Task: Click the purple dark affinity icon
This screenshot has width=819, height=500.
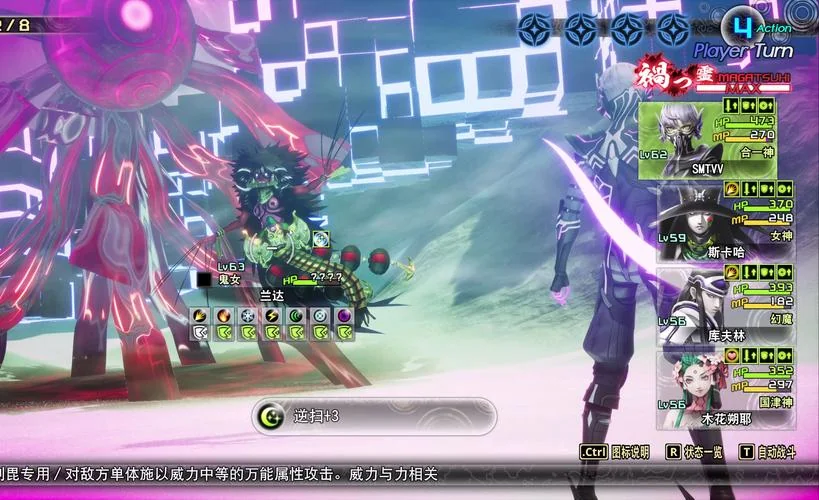Action: point(345,315)
